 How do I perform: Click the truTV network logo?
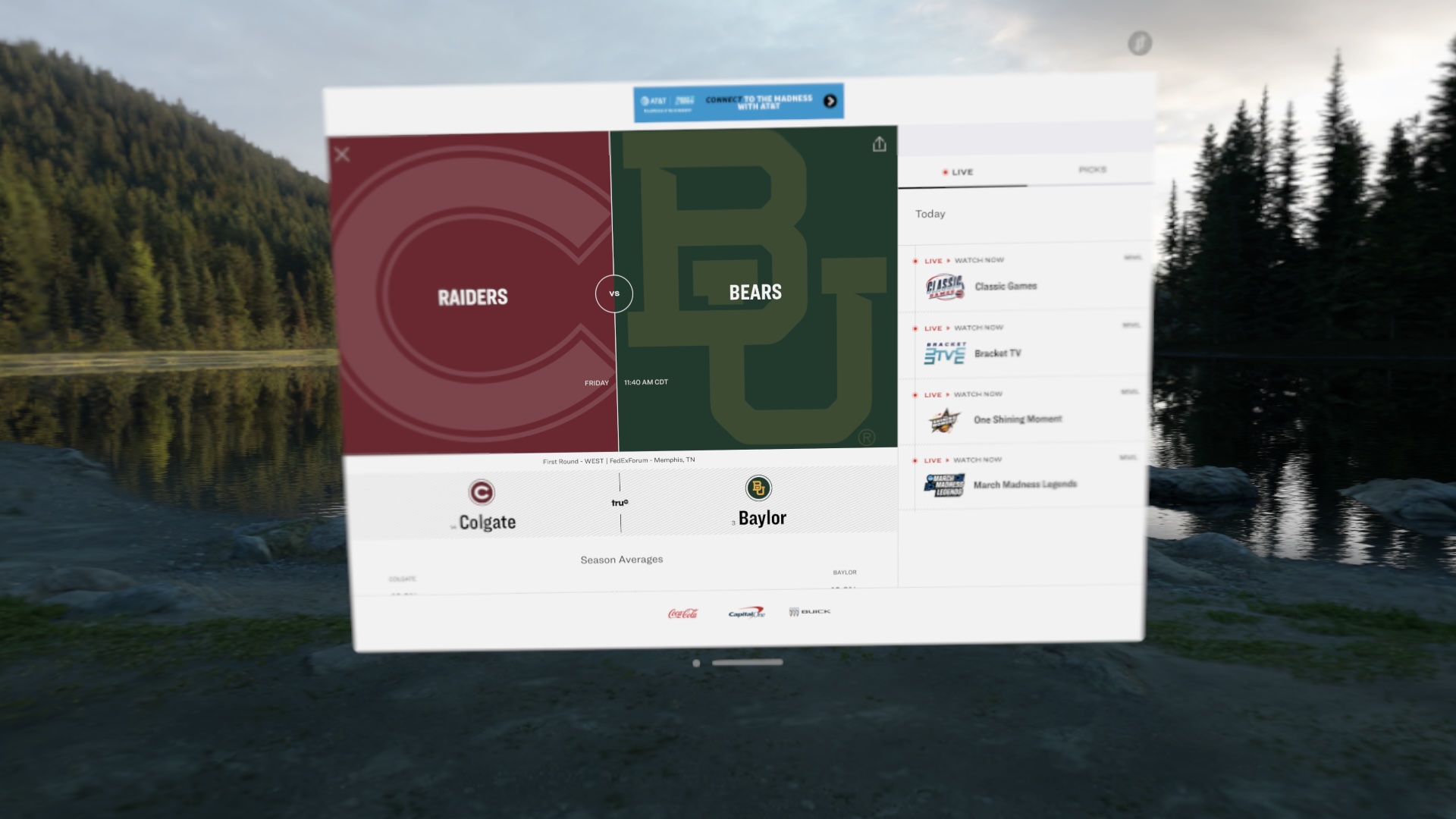coord(620,500)
